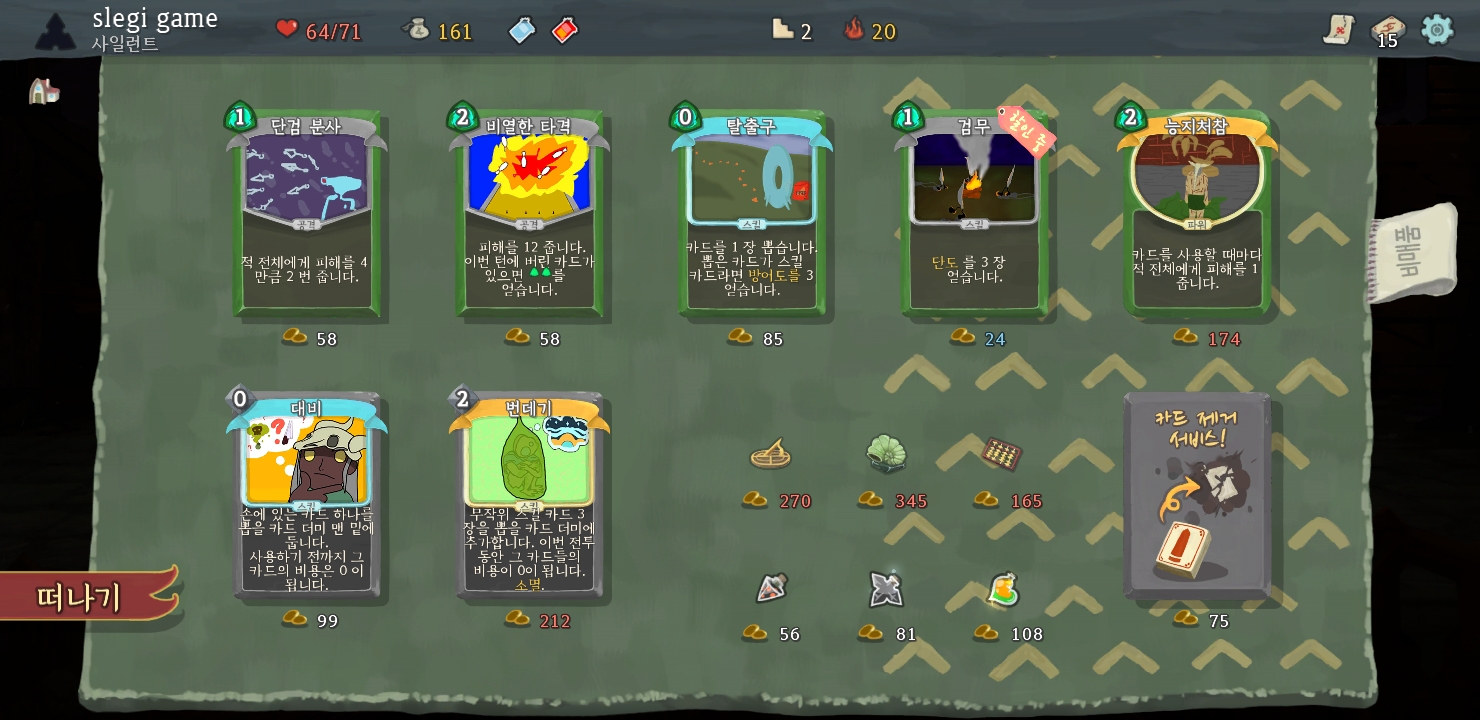View the deck of 15 cards
Image resolution: width=1480 pixels, height=720 pixels.
1387,30
